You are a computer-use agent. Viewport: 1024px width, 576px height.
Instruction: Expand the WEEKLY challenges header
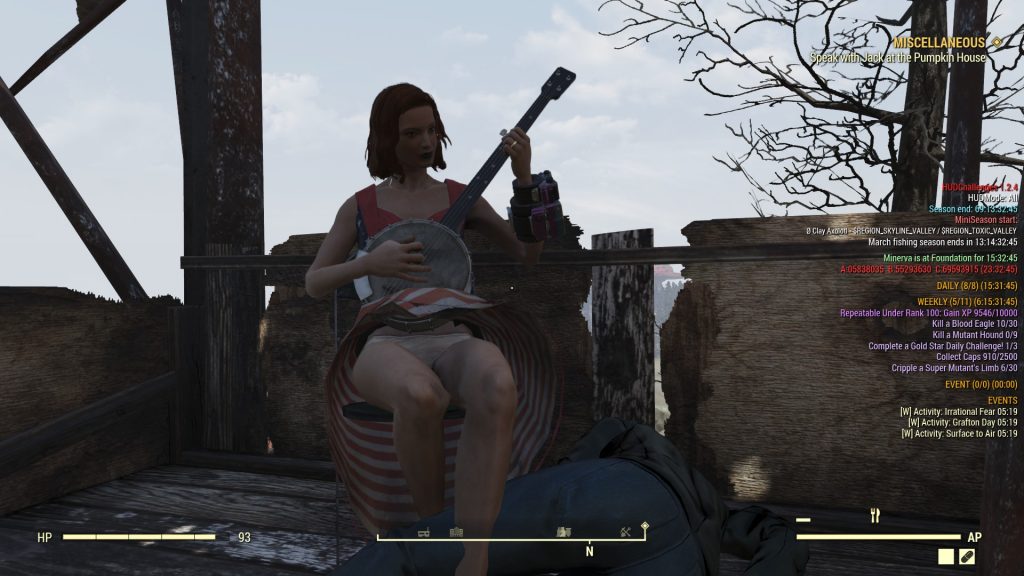click(967, 302)
